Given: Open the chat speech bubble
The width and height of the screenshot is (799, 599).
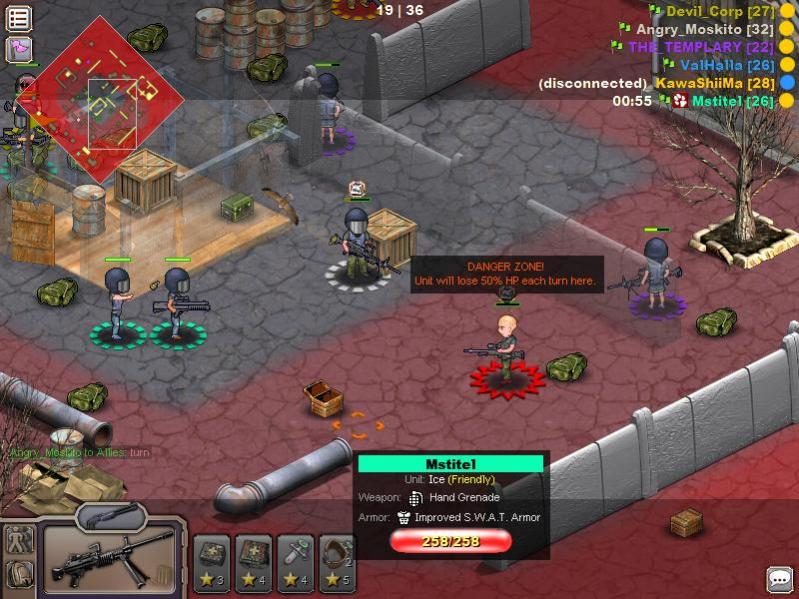Looking at the screenshot, I should (x=779, y=579).
